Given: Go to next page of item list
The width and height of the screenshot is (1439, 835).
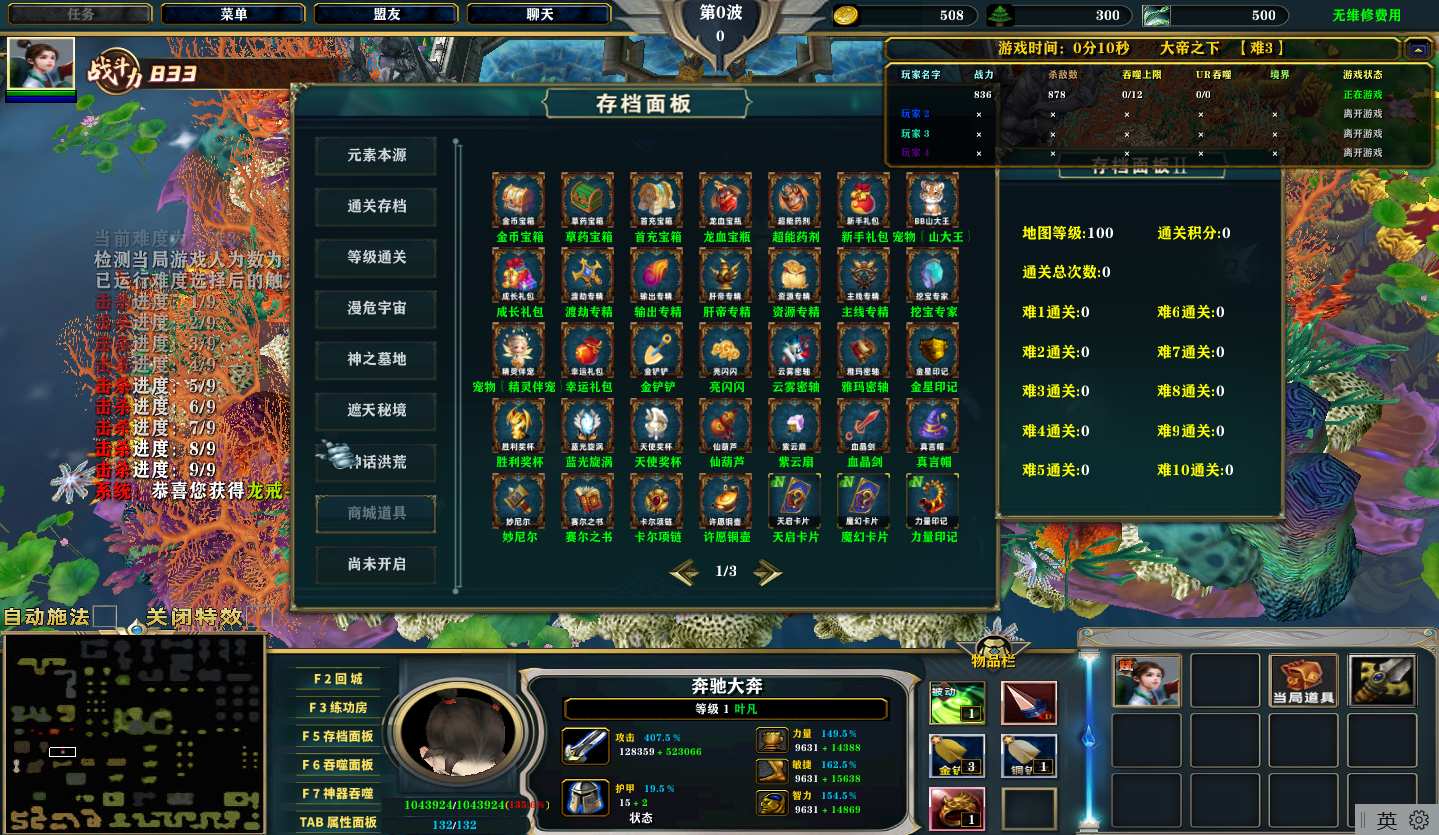Looking at the screenshot, I should click(768, 572).
